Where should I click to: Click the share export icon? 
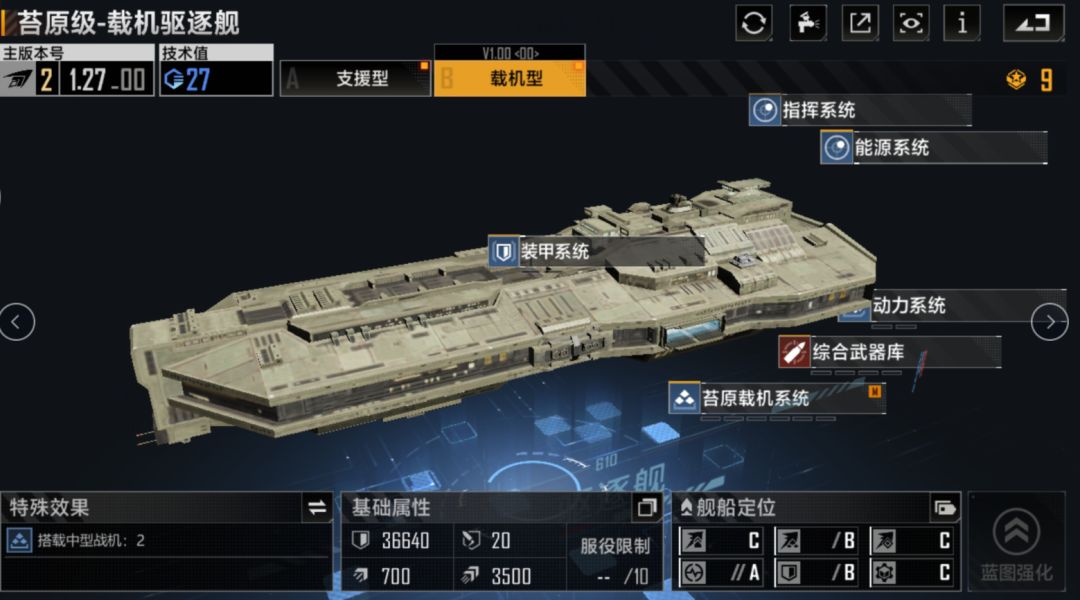[x=859, y=22]
